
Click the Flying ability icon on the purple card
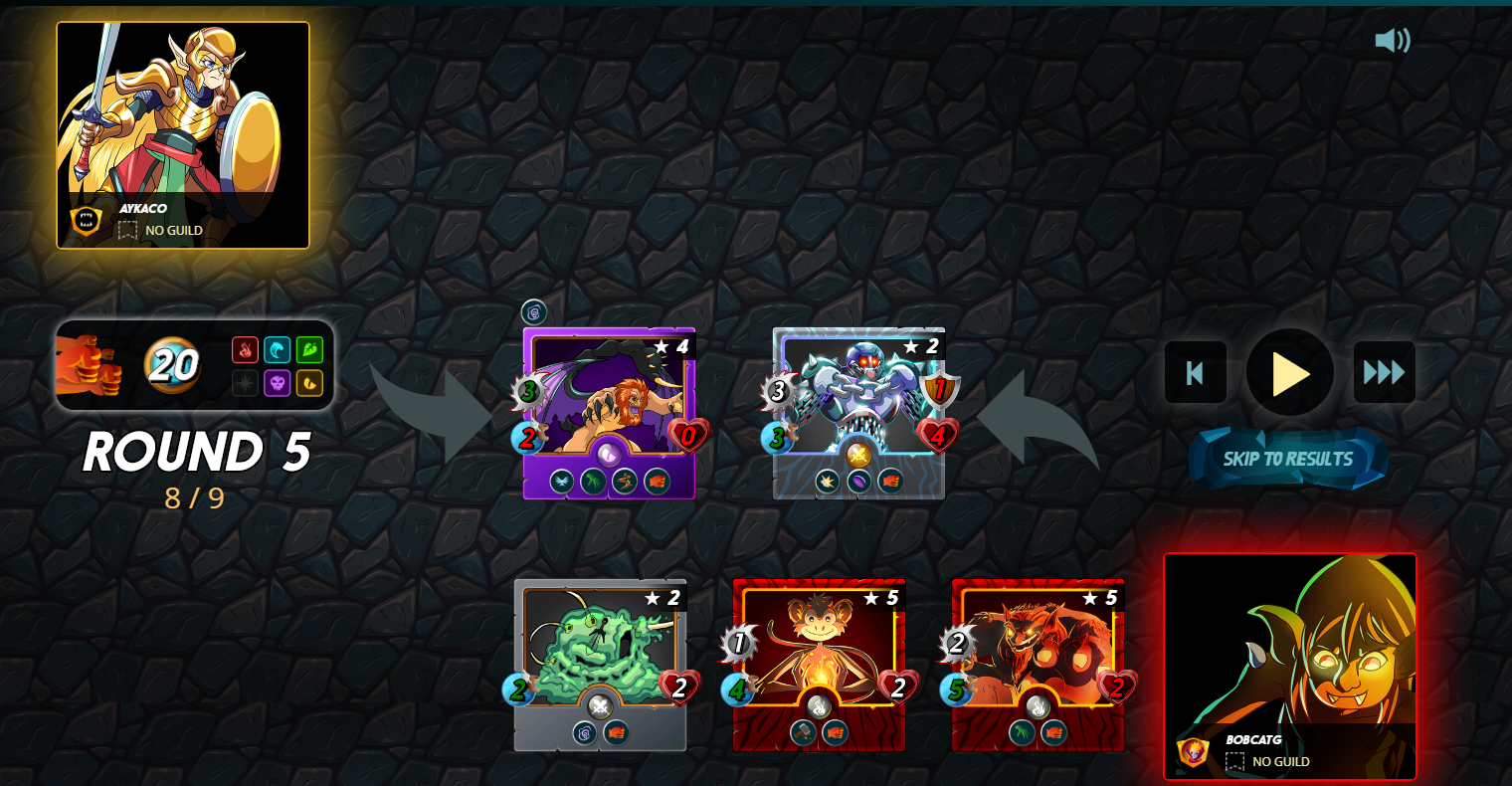[x=562, y=480]
